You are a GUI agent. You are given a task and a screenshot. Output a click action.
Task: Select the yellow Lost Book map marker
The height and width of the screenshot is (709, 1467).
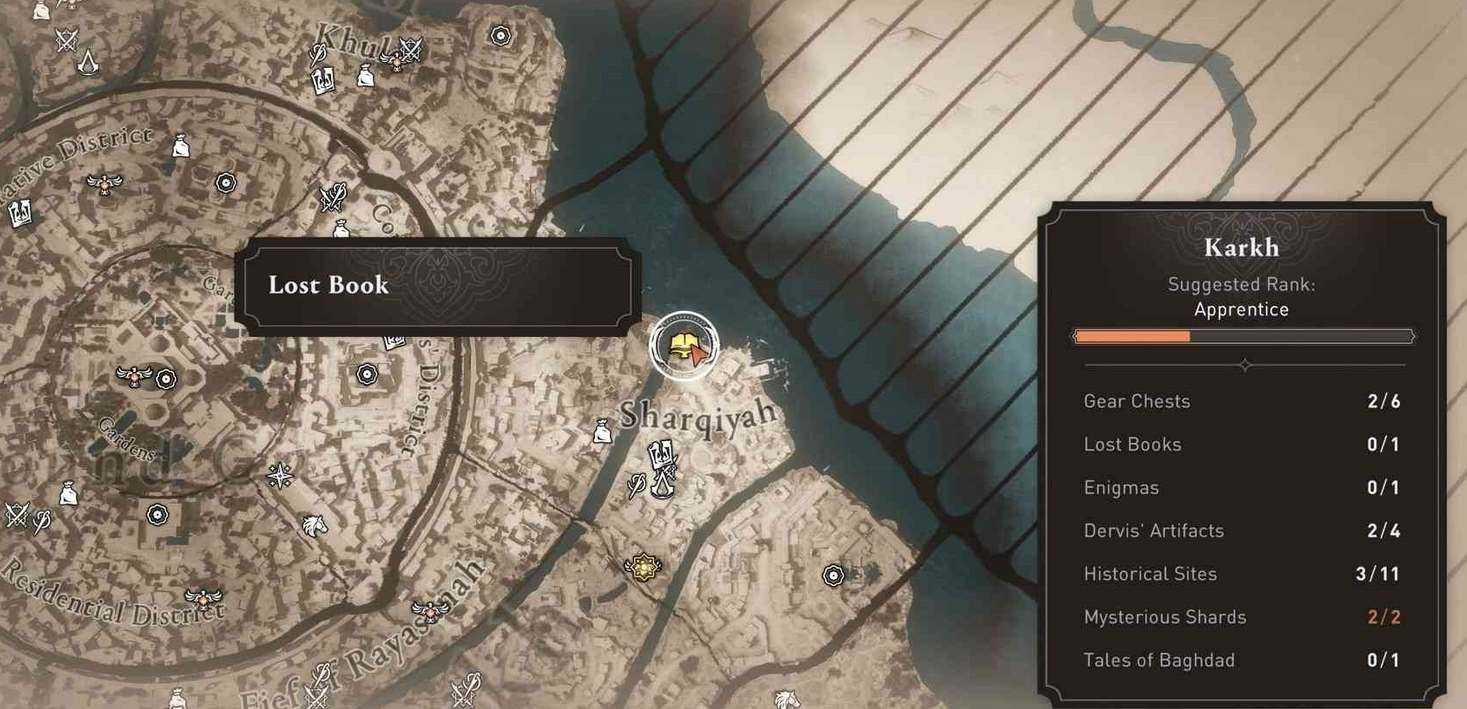coord(683,345)
